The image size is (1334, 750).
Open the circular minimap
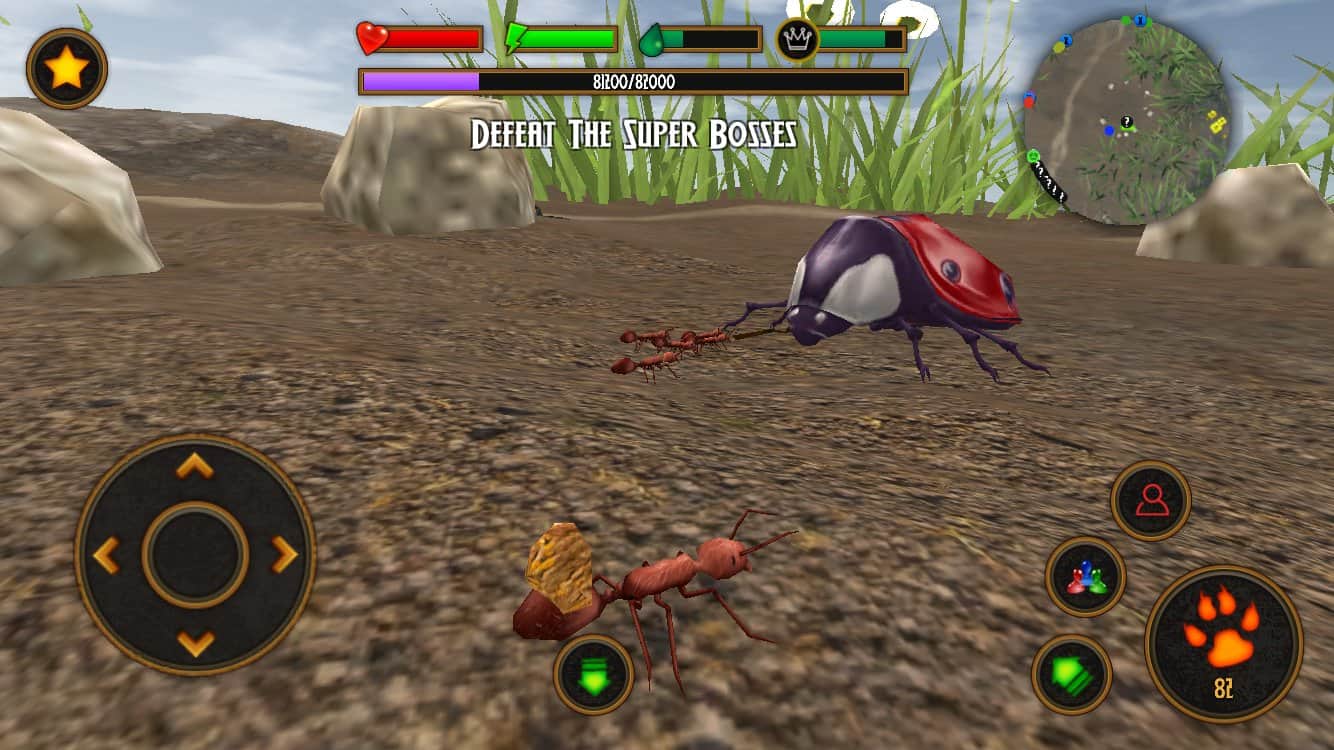(x=1127, y=120)
